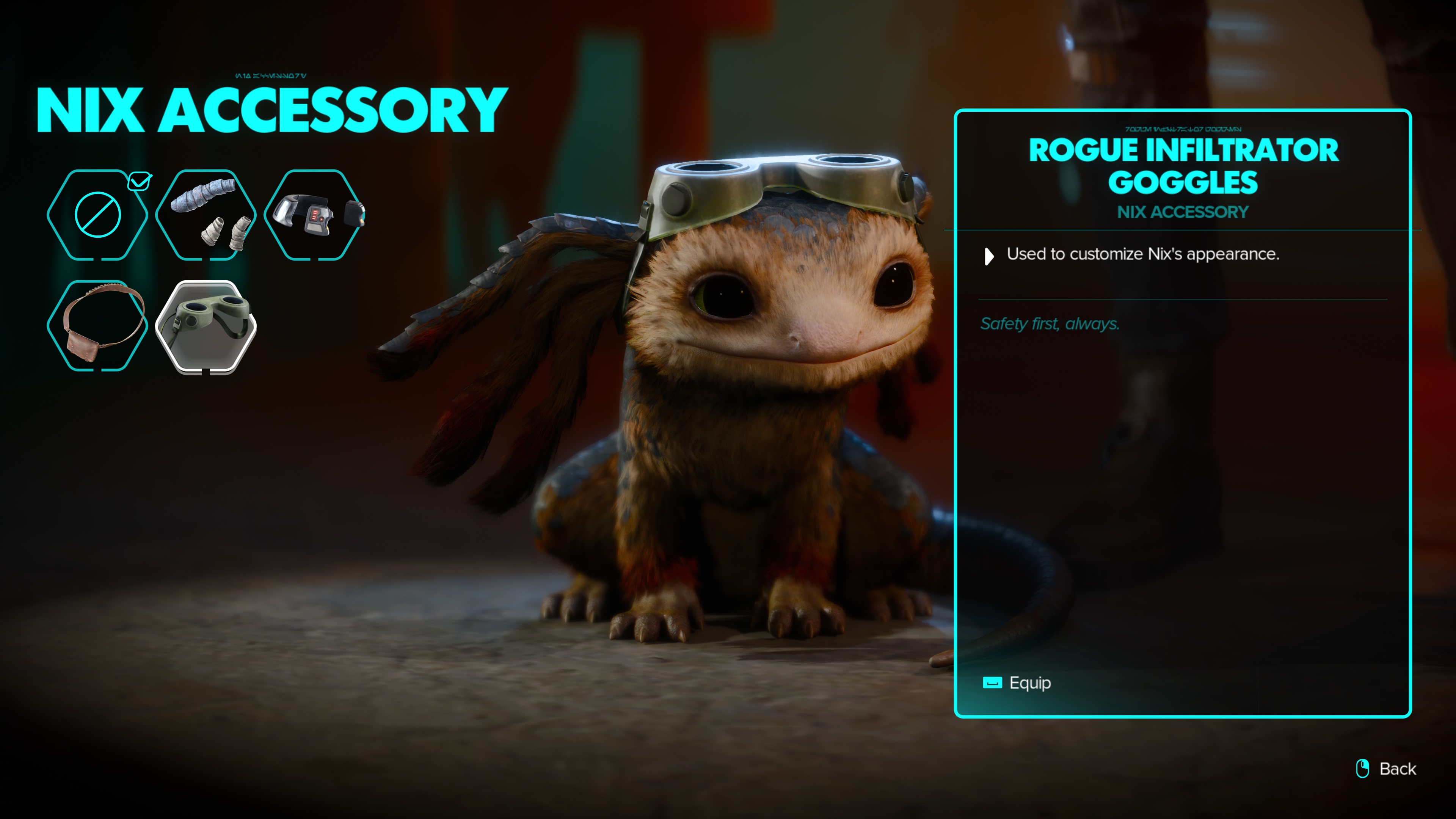Go back from the accessory menu
This screenshot has height=819, width=1456.
(x=1388, y=769)
